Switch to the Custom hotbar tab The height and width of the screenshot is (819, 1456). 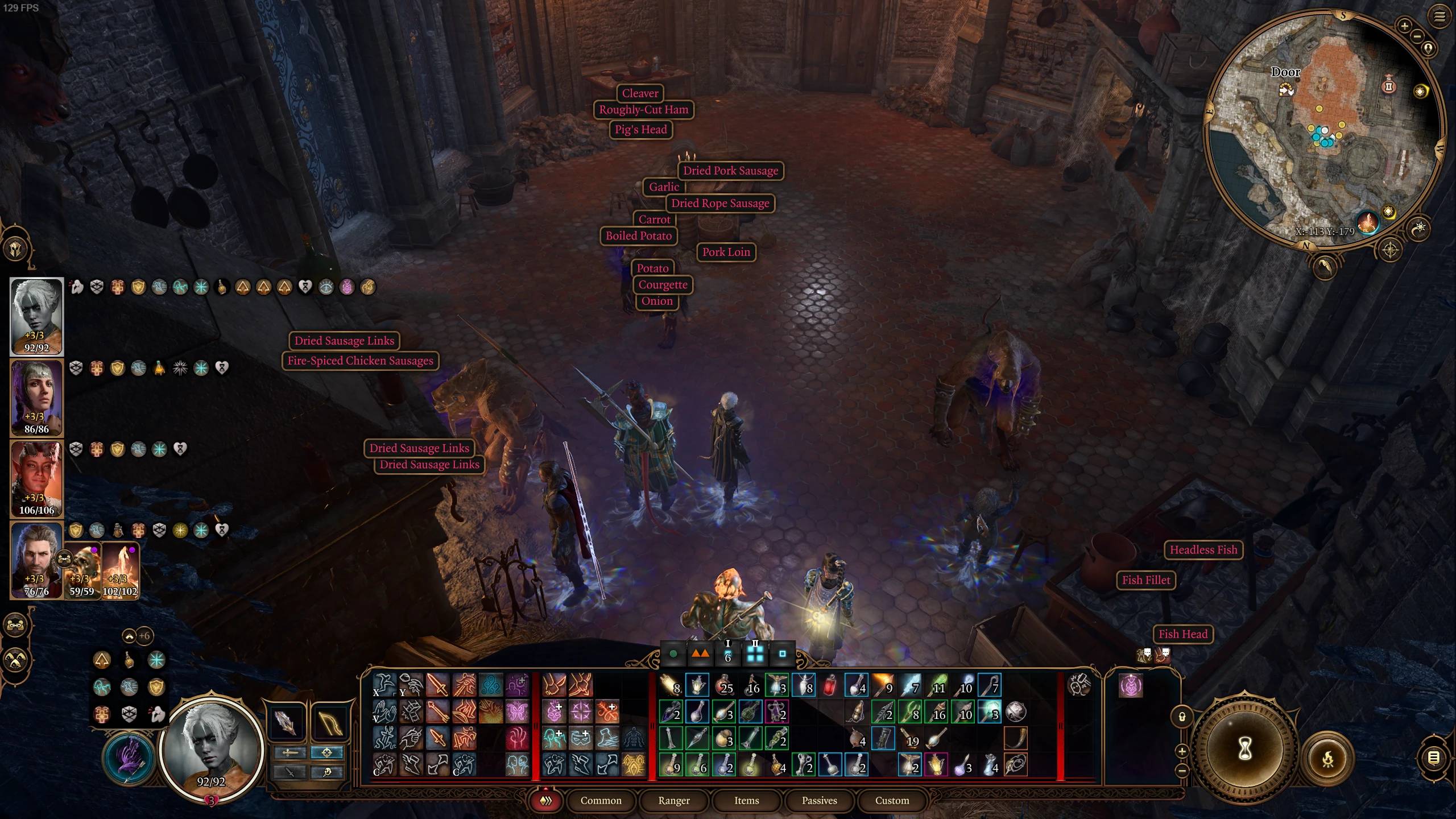[892, 800]
